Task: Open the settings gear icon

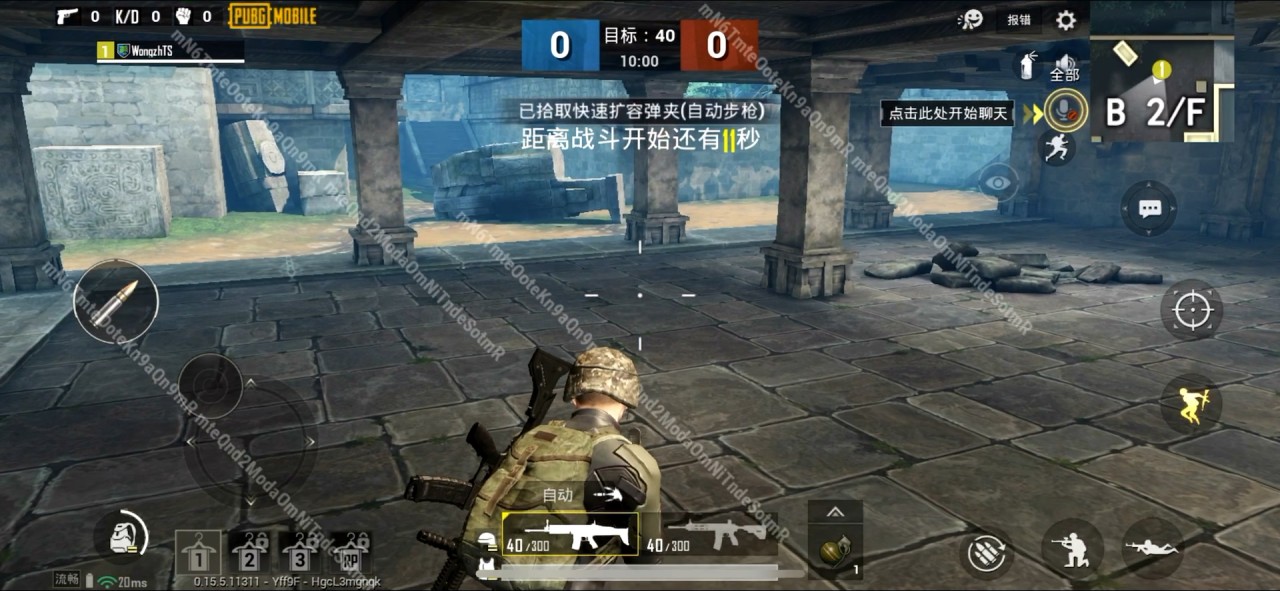Action: pyautogui.click(x=1066, y=20)
